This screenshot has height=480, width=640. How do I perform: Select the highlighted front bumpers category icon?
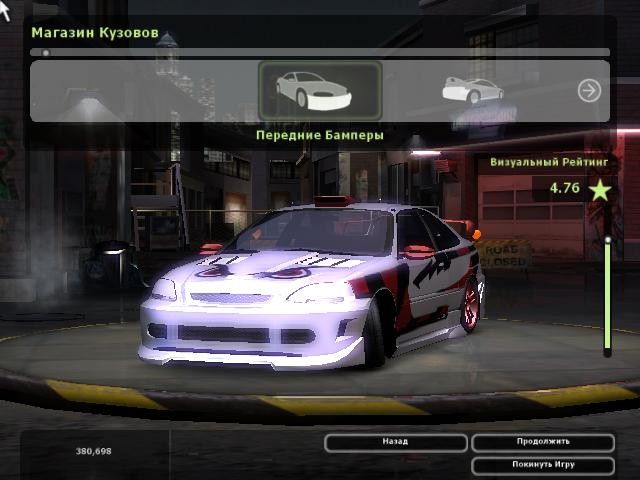(x=320, y=91)
